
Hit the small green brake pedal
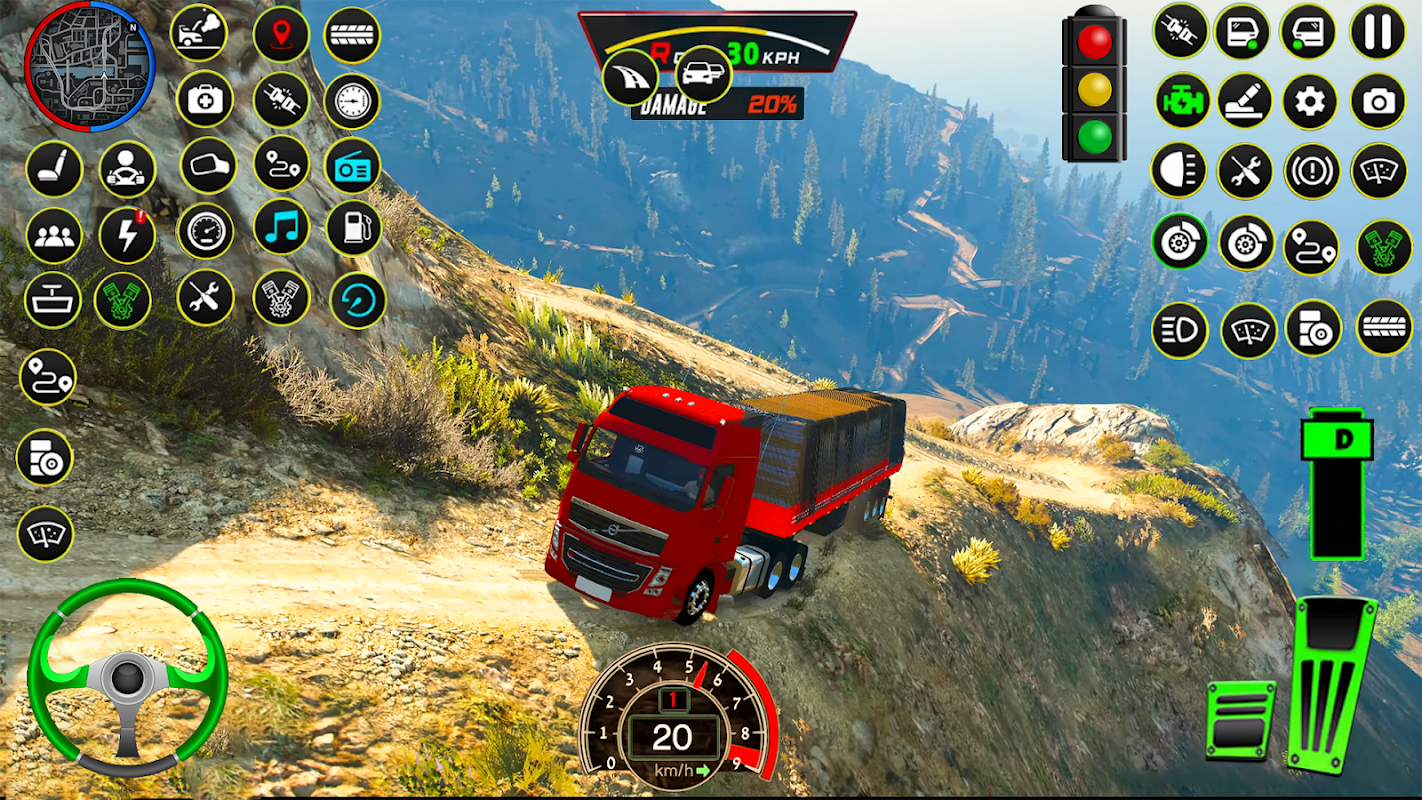click(x=1240, y=720)
